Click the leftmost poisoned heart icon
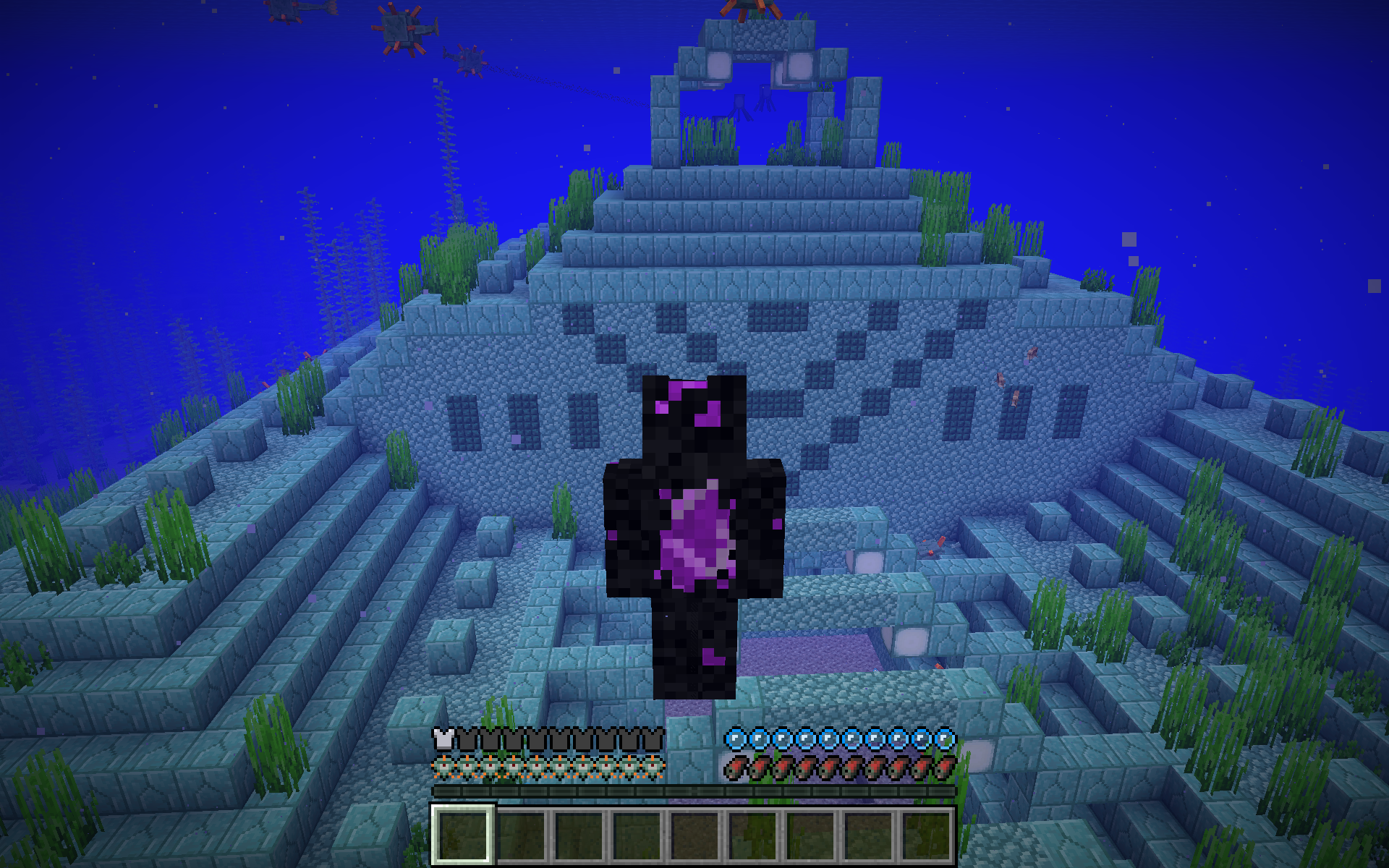The image size is (1389, 868). (443, 765)
